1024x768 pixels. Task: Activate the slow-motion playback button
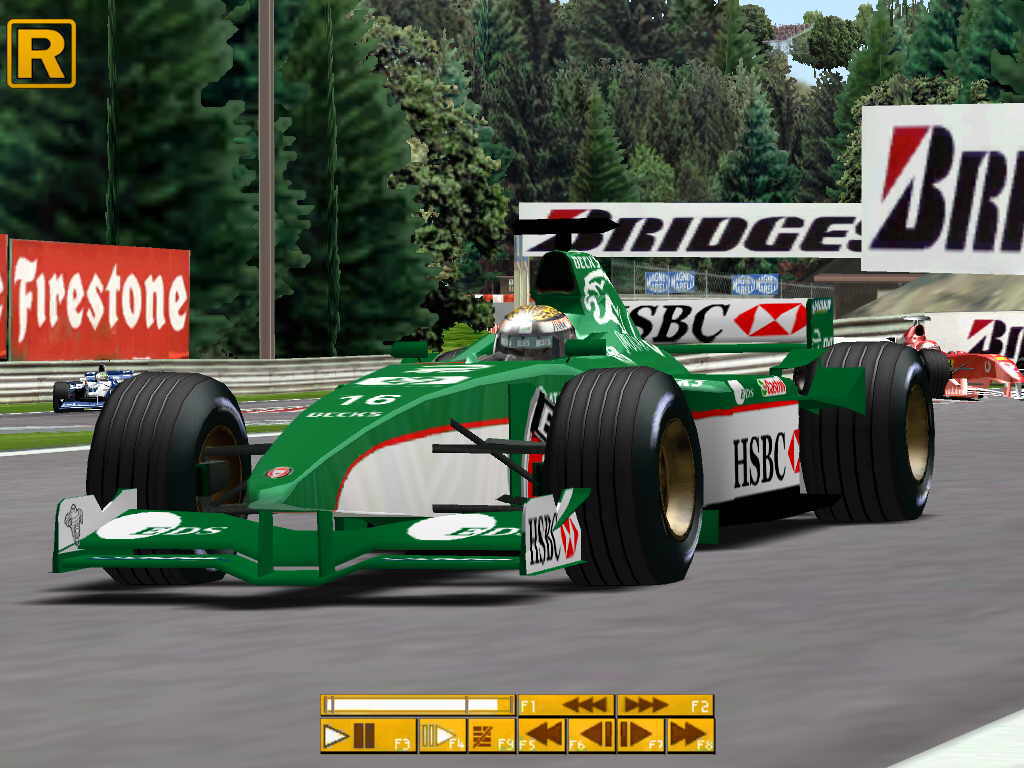click(x=442, y=736)
